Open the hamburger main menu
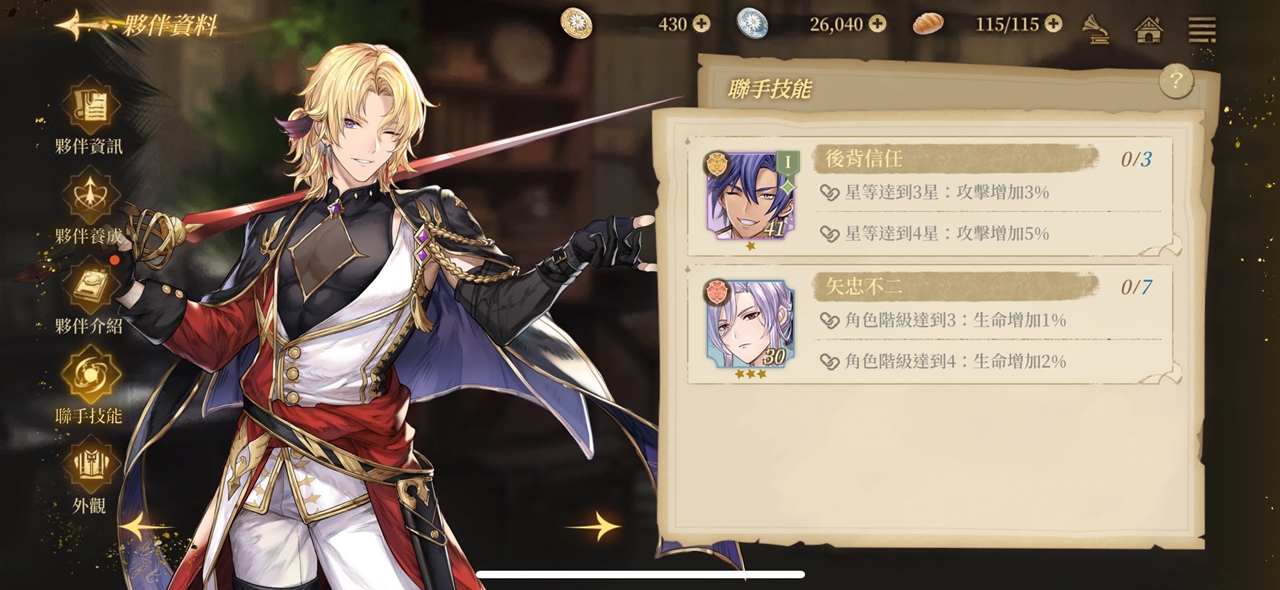The width and height of the screenshot is (1280, 590). click(1202, 29)
